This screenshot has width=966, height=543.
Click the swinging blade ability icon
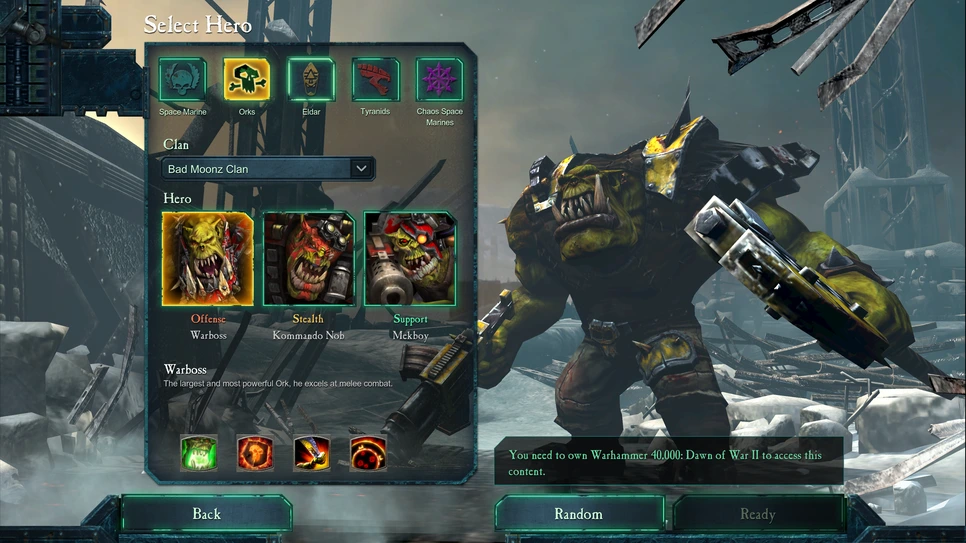click(x=312, y=453)
